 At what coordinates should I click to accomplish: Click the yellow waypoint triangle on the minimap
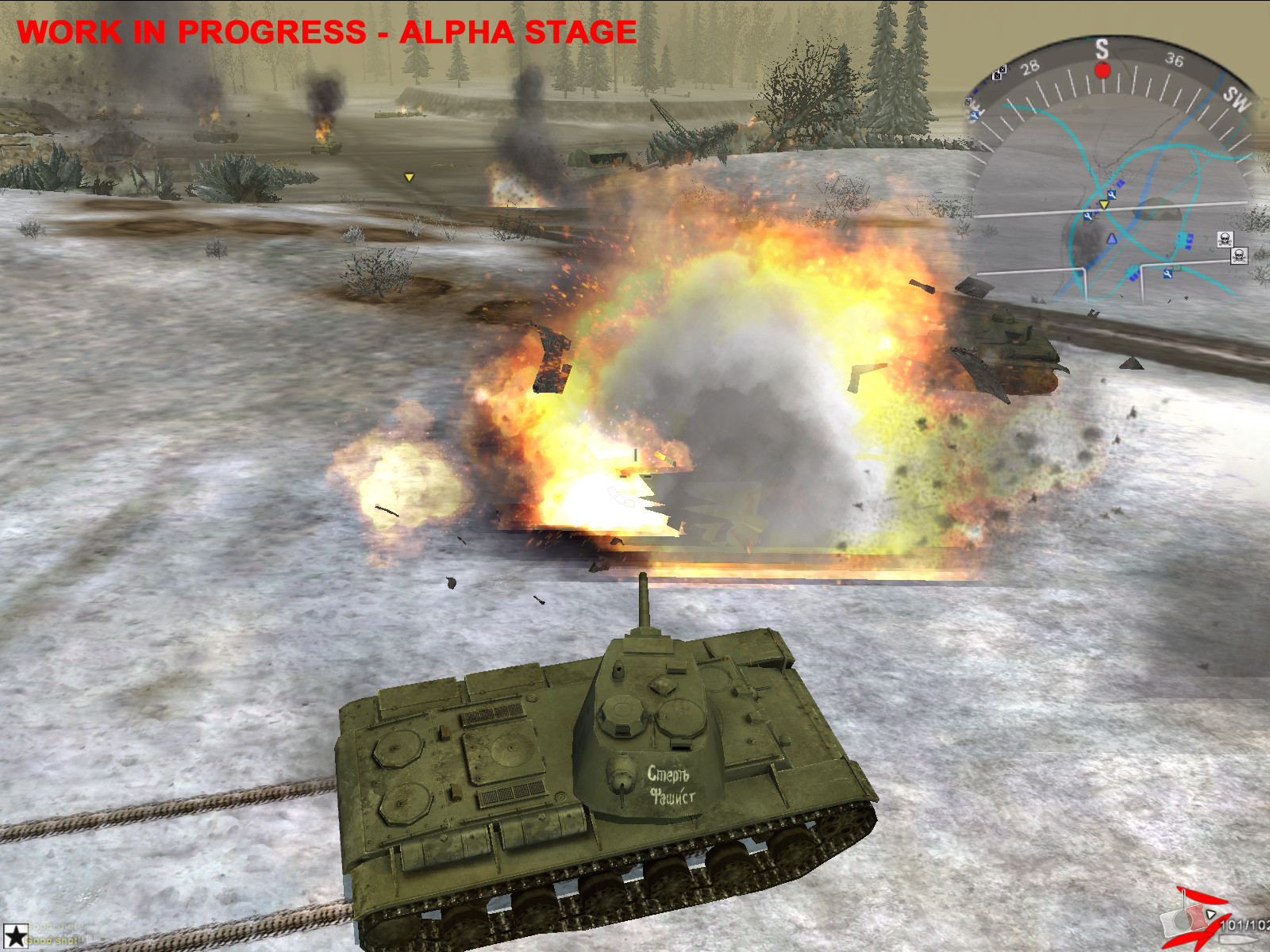coord(1104,205)
